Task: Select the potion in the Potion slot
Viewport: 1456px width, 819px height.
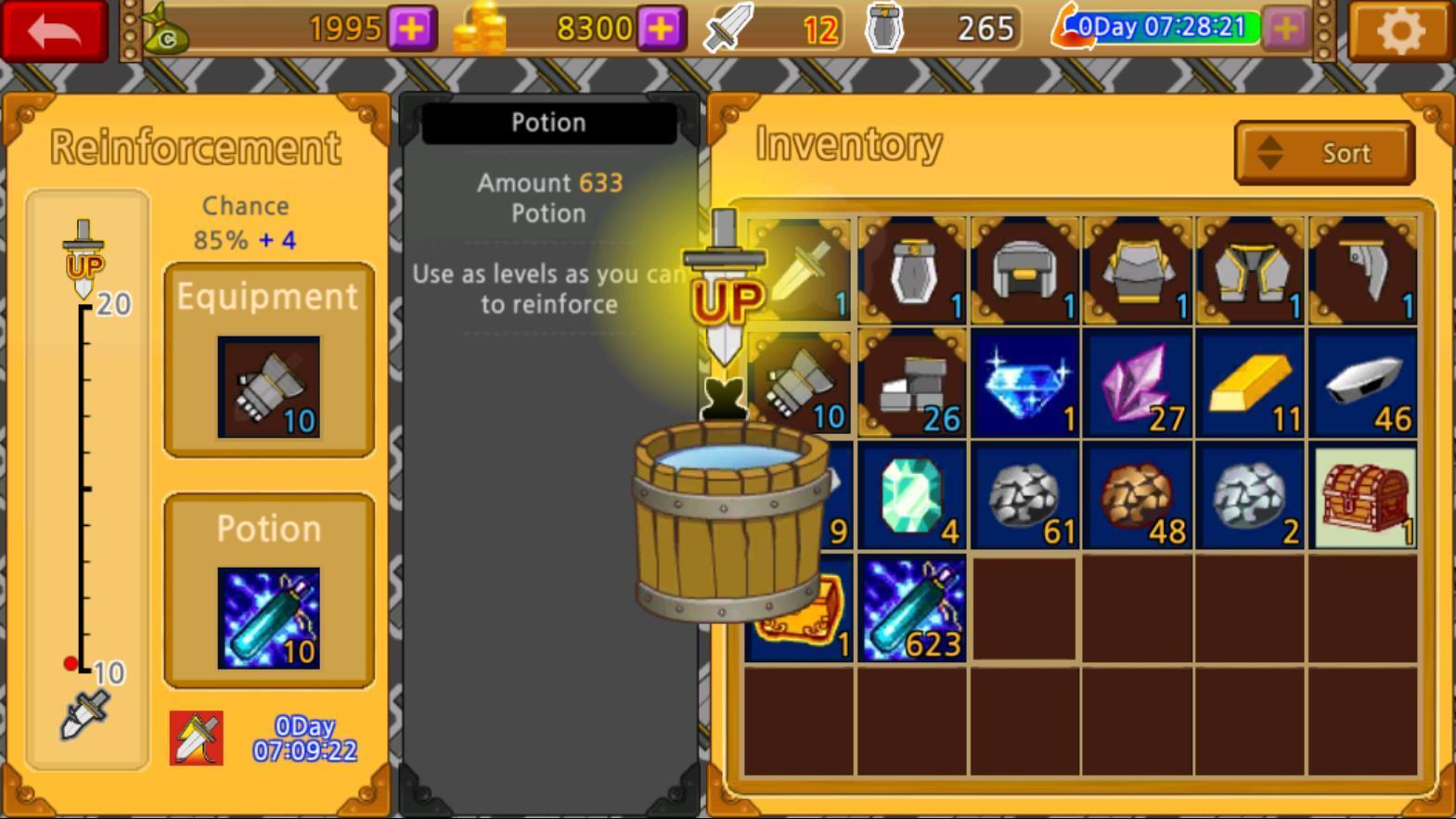Action: 269,618
